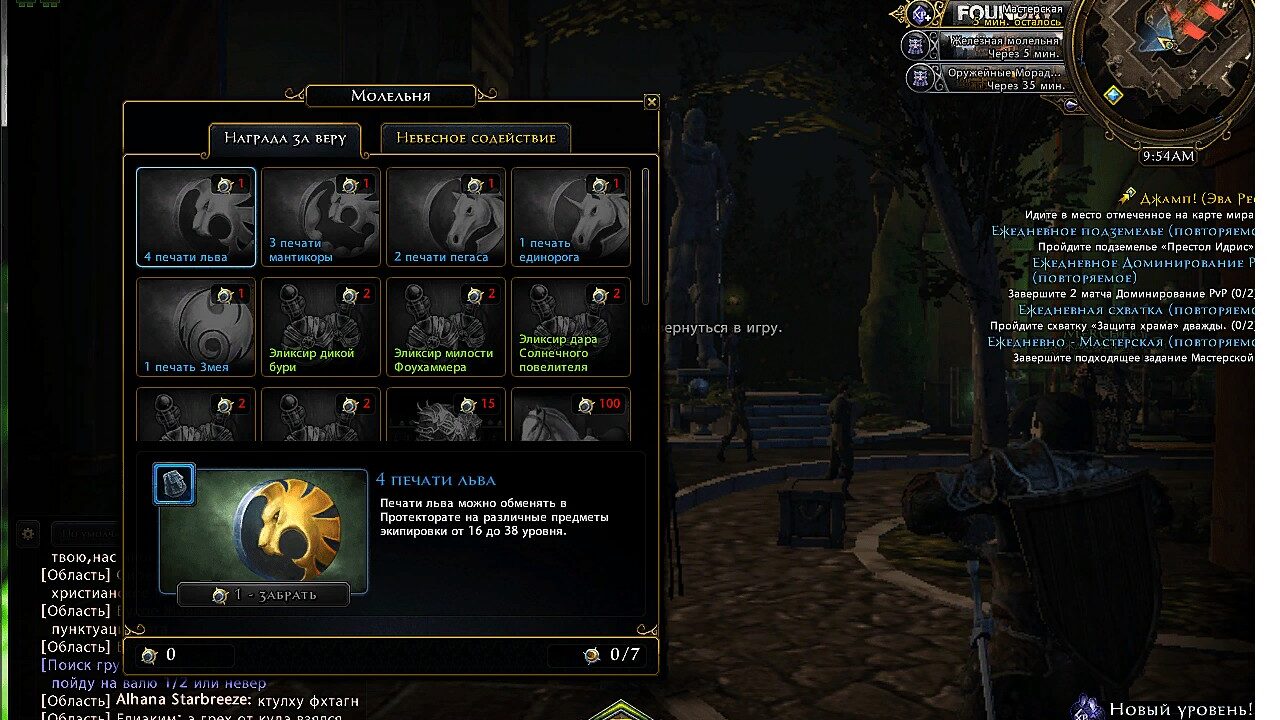The width and height of the screenshot is (1280, 720).
Task: Open the Награда за веру tab
Action: click(285, 139)
